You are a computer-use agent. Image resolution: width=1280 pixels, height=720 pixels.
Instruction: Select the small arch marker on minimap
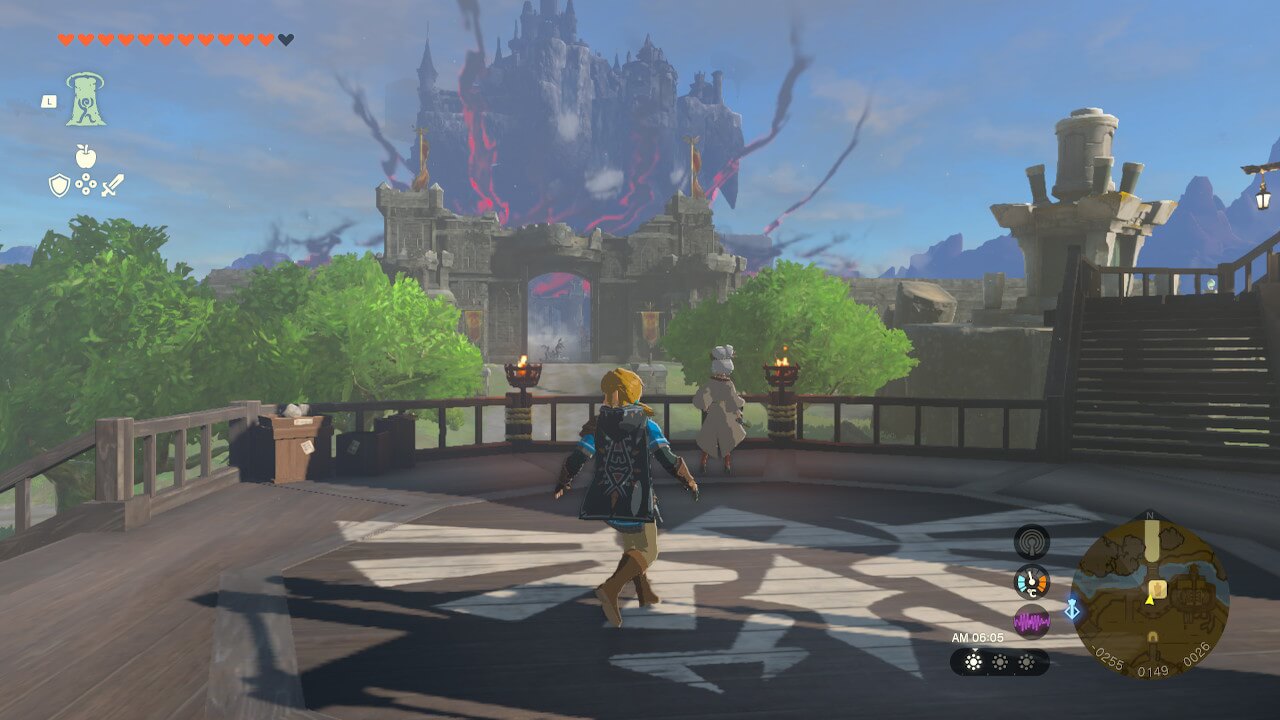pos(1152,637)
